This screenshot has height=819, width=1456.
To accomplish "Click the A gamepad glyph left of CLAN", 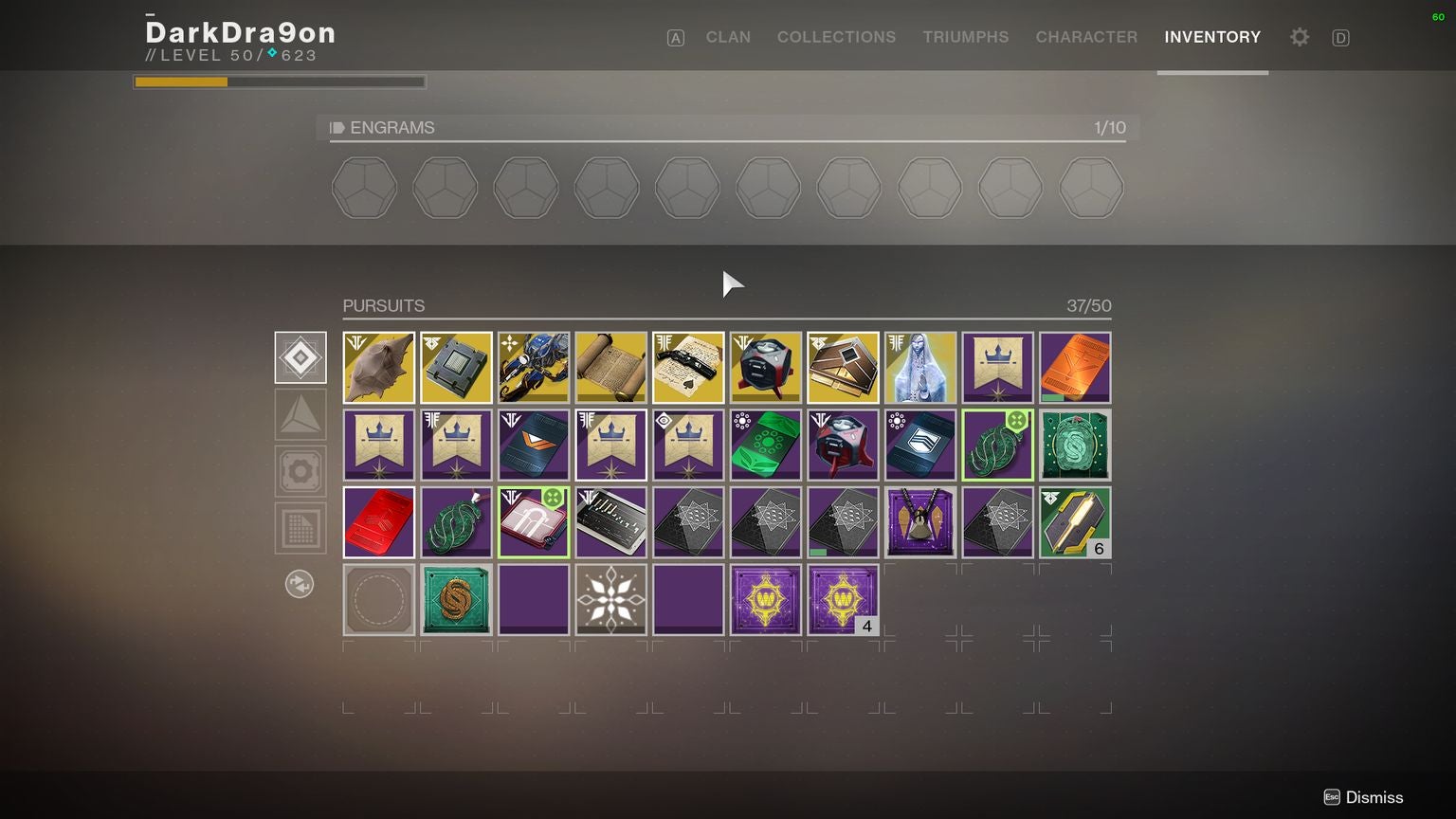I will click(675, 38).
